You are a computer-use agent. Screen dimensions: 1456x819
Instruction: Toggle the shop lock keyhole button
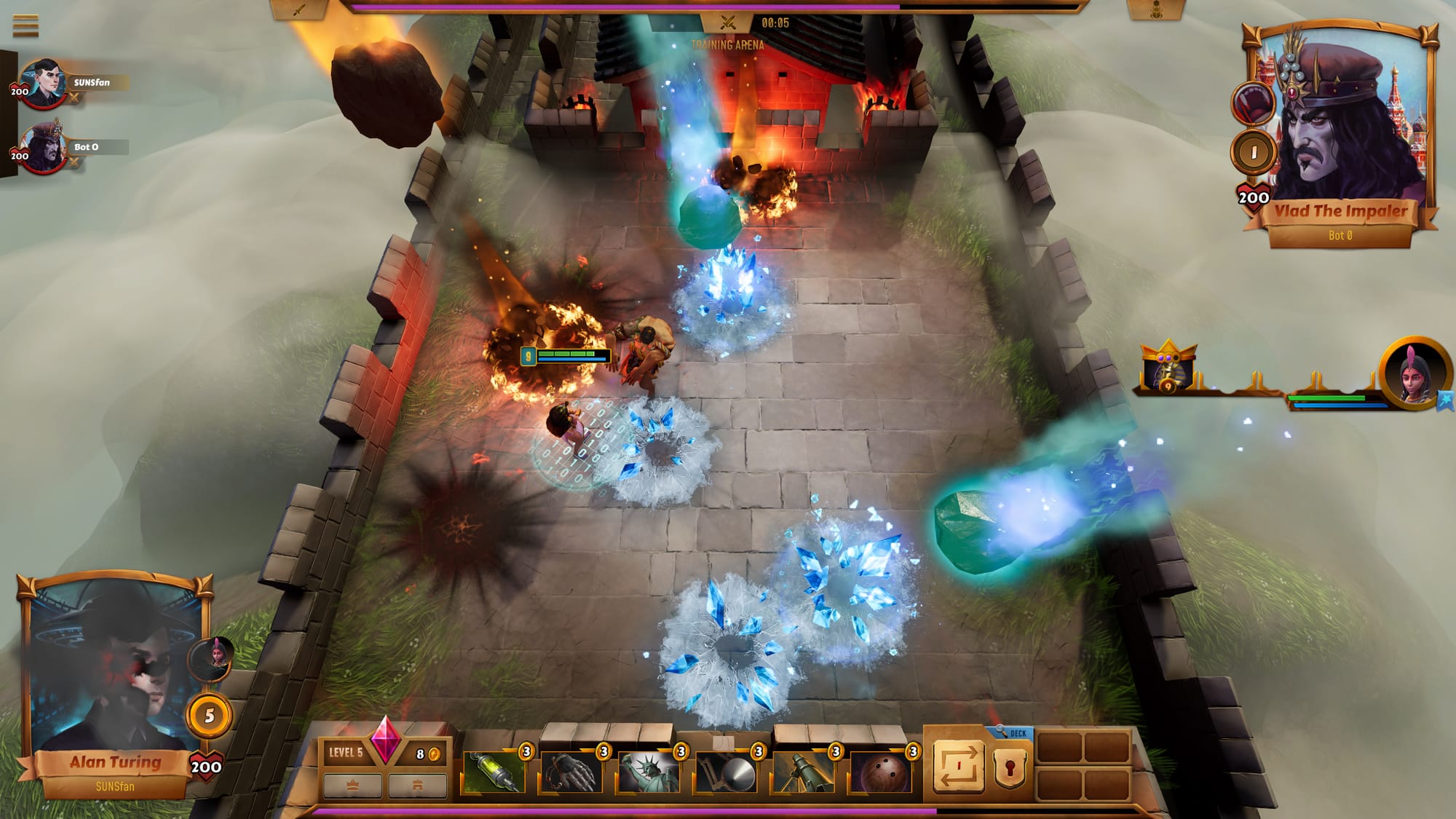coord(1010,769)
